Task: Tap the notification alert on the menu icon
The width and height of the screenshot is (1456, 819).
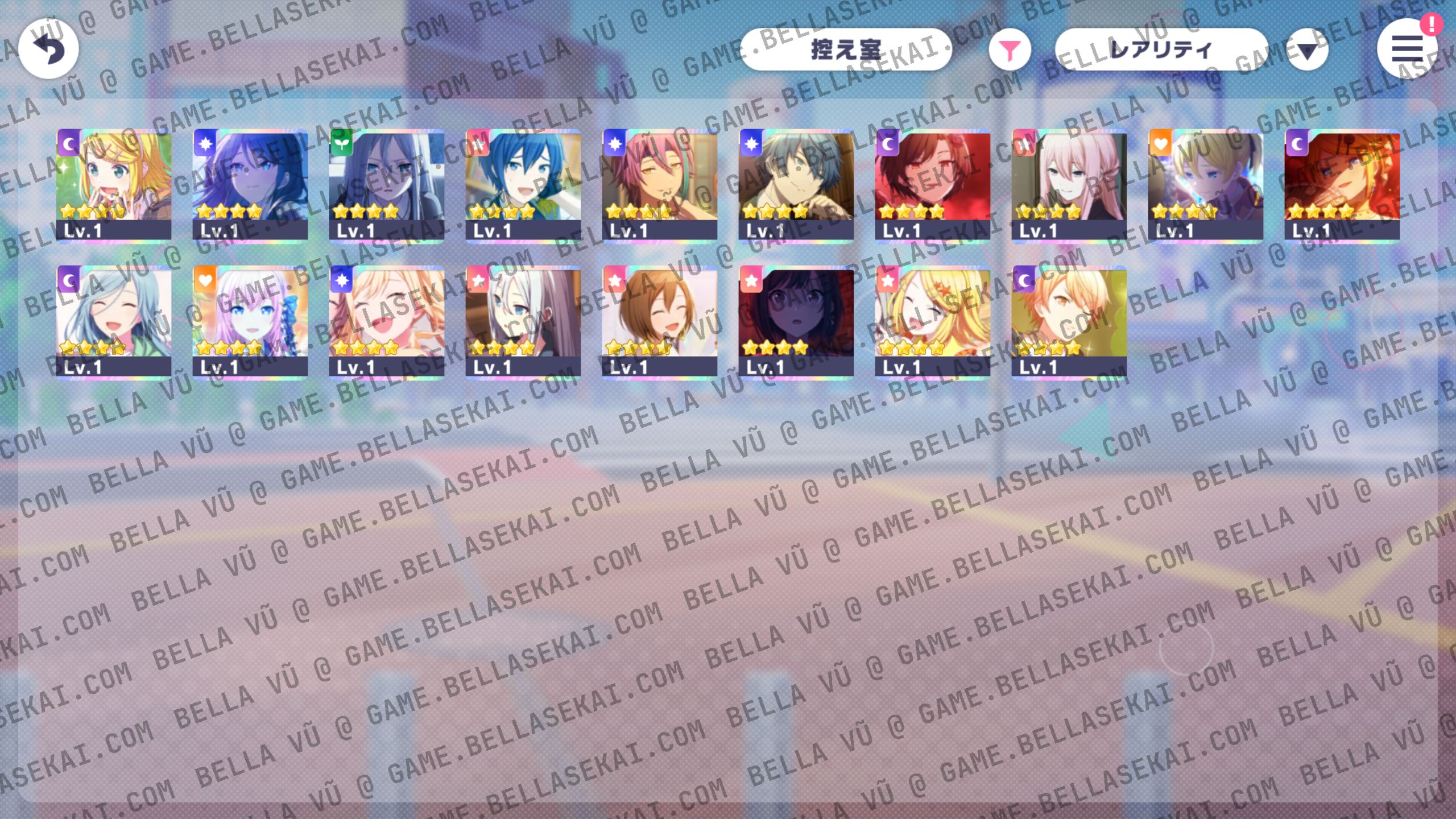Action: (x=1432, y=24)
